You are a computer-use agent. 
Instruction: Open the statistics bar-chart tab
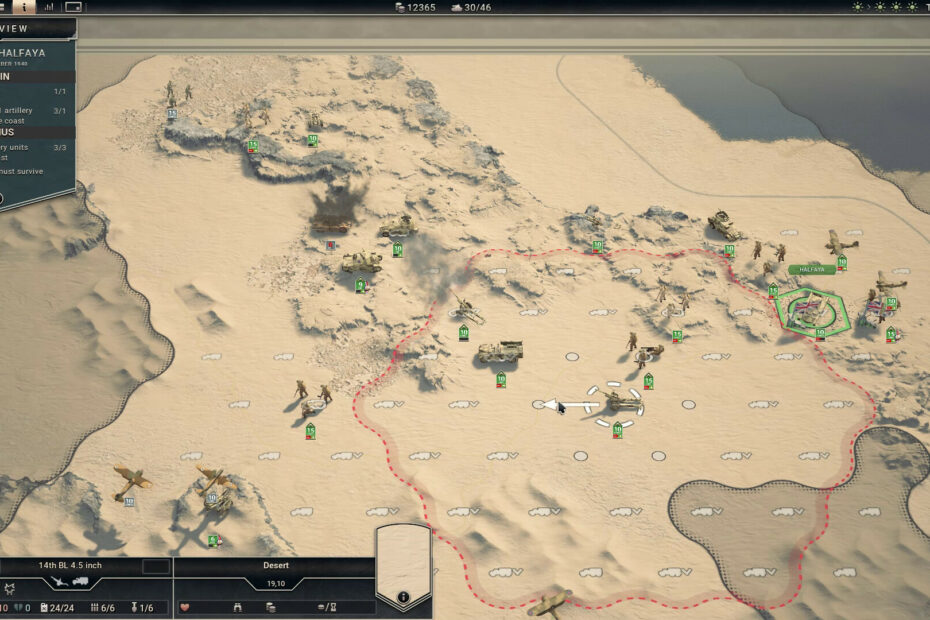pos(48,7)
